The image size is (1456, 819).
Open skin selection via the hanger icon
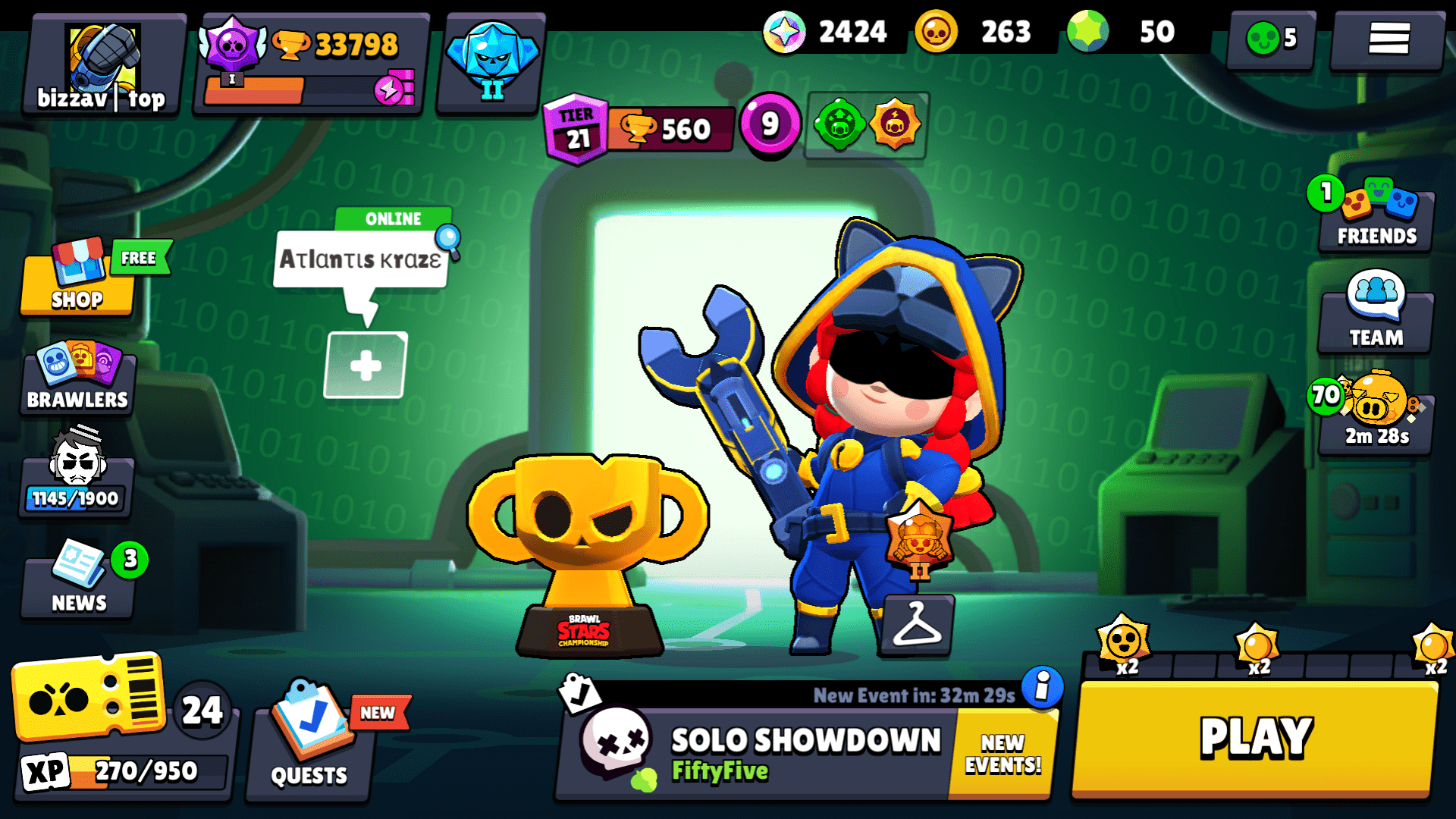coord(918,626)
